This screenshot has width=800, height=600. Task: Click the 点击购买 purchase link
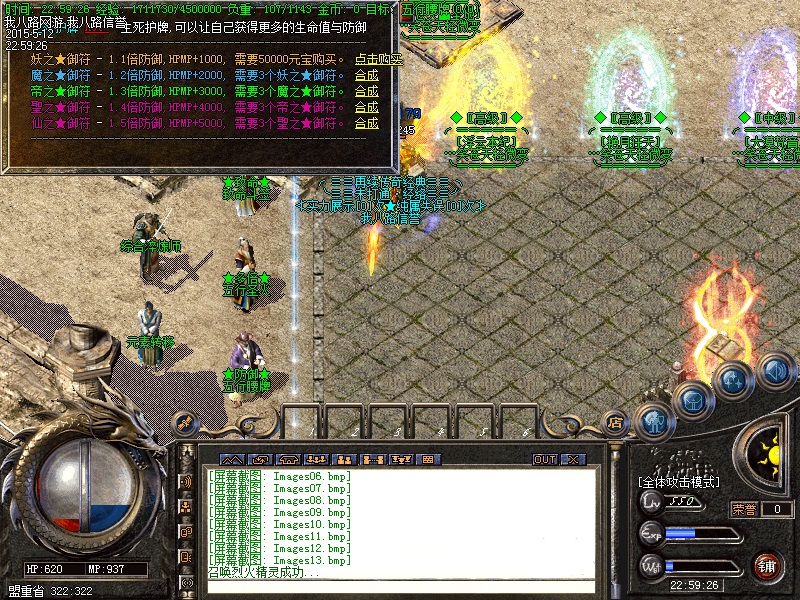378,59
